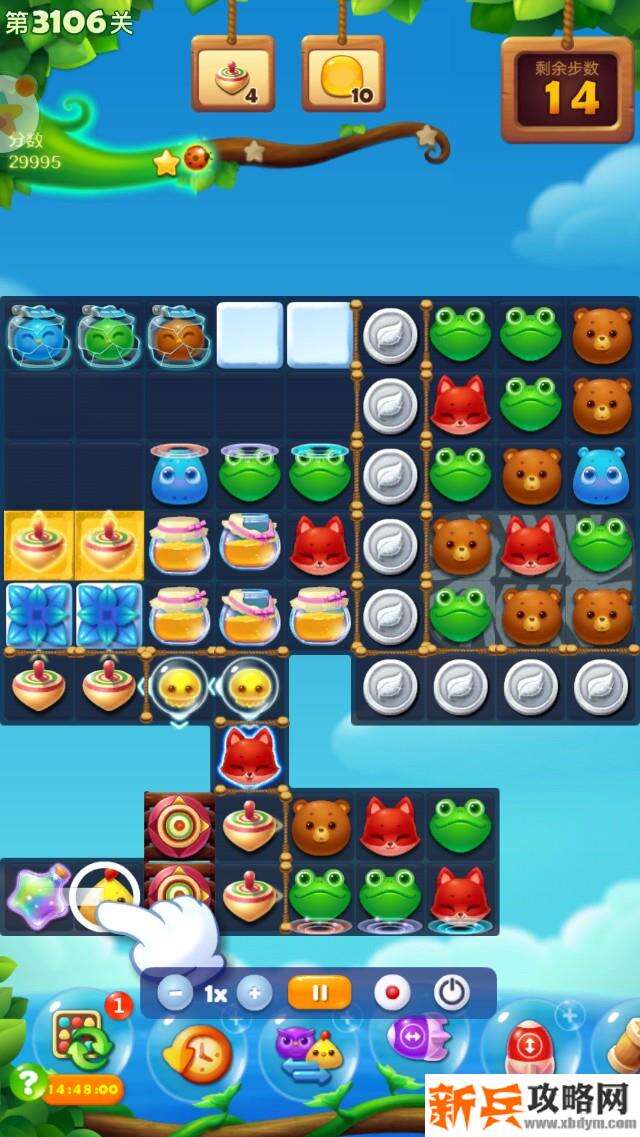Pause with the orange pause button
Viewport: 640px width, 1137px height.
tap(320, 993)
